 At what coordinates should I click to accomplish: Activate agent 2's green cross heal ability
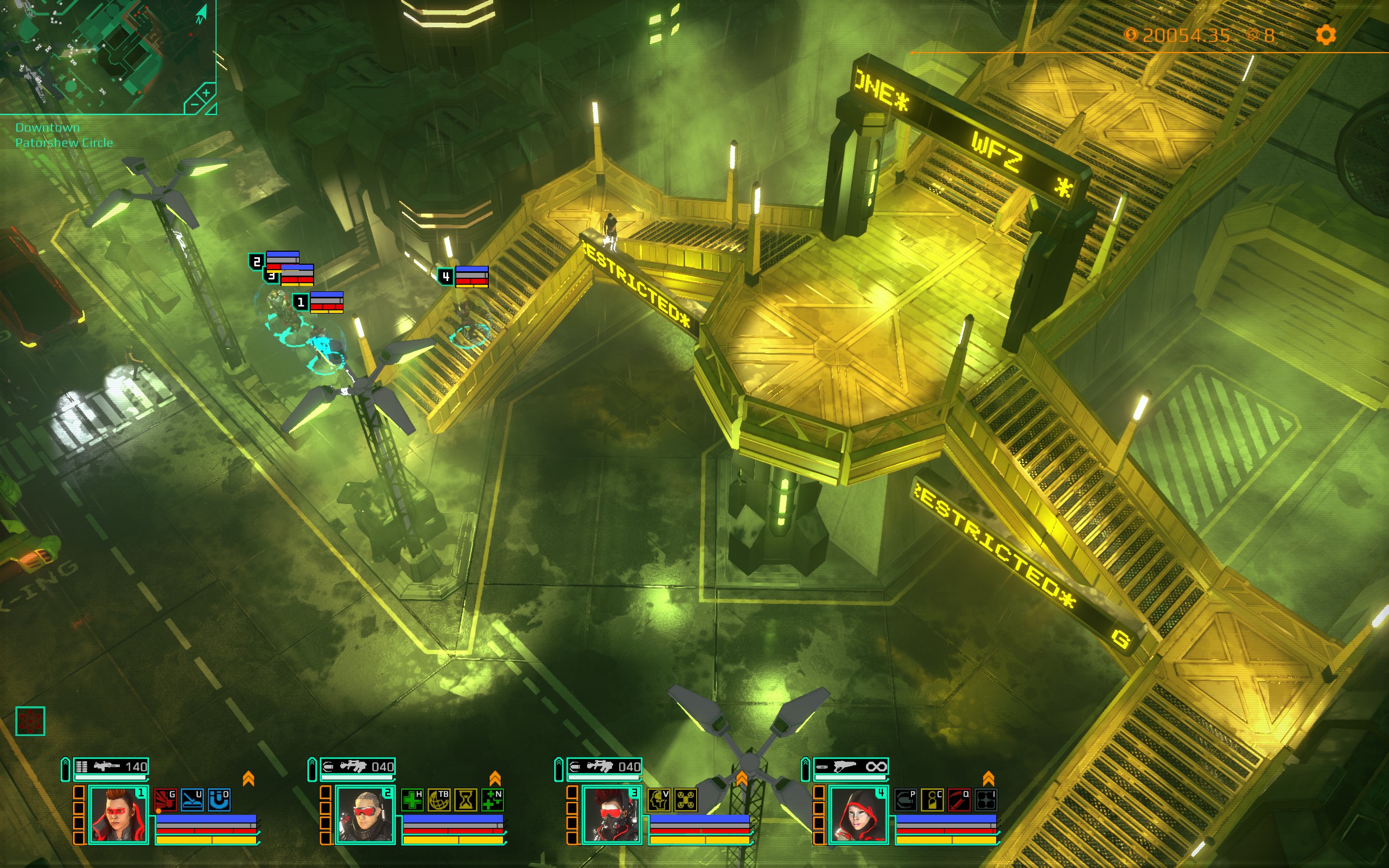pyautogui.click(x=412, y=800)
